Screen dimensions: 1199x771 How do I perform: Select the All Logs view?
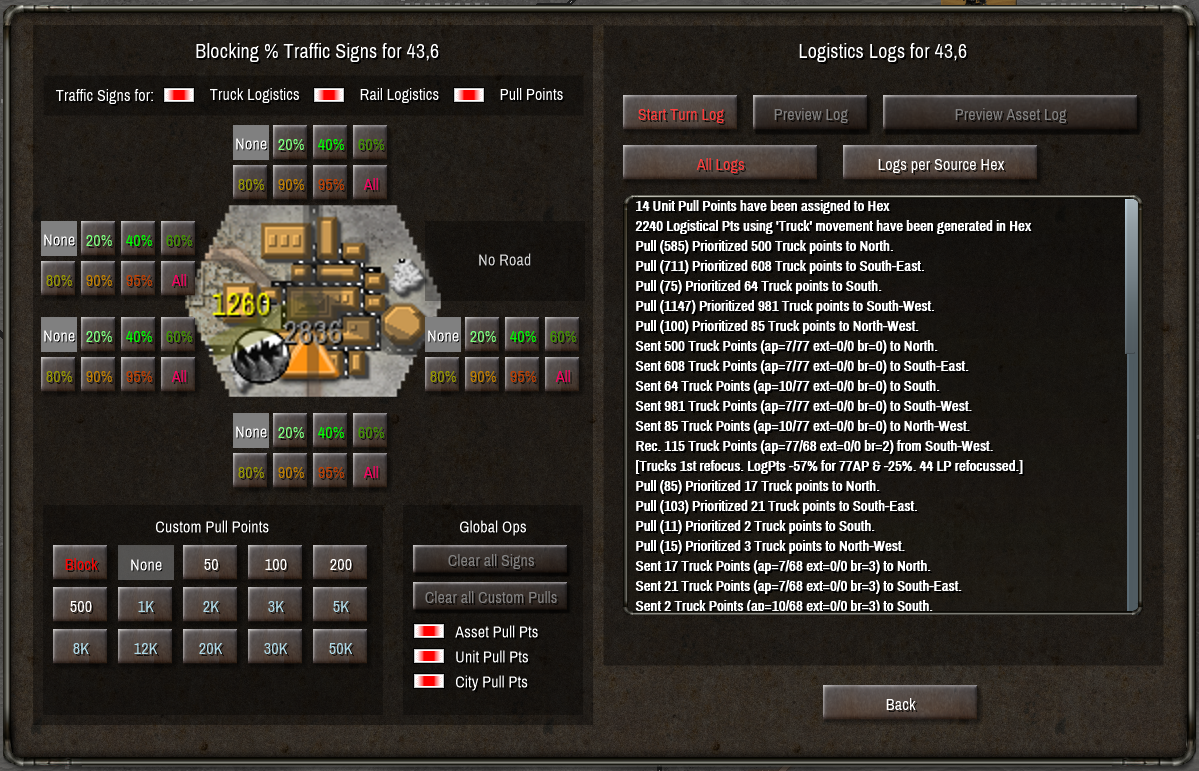pos(720,164)
